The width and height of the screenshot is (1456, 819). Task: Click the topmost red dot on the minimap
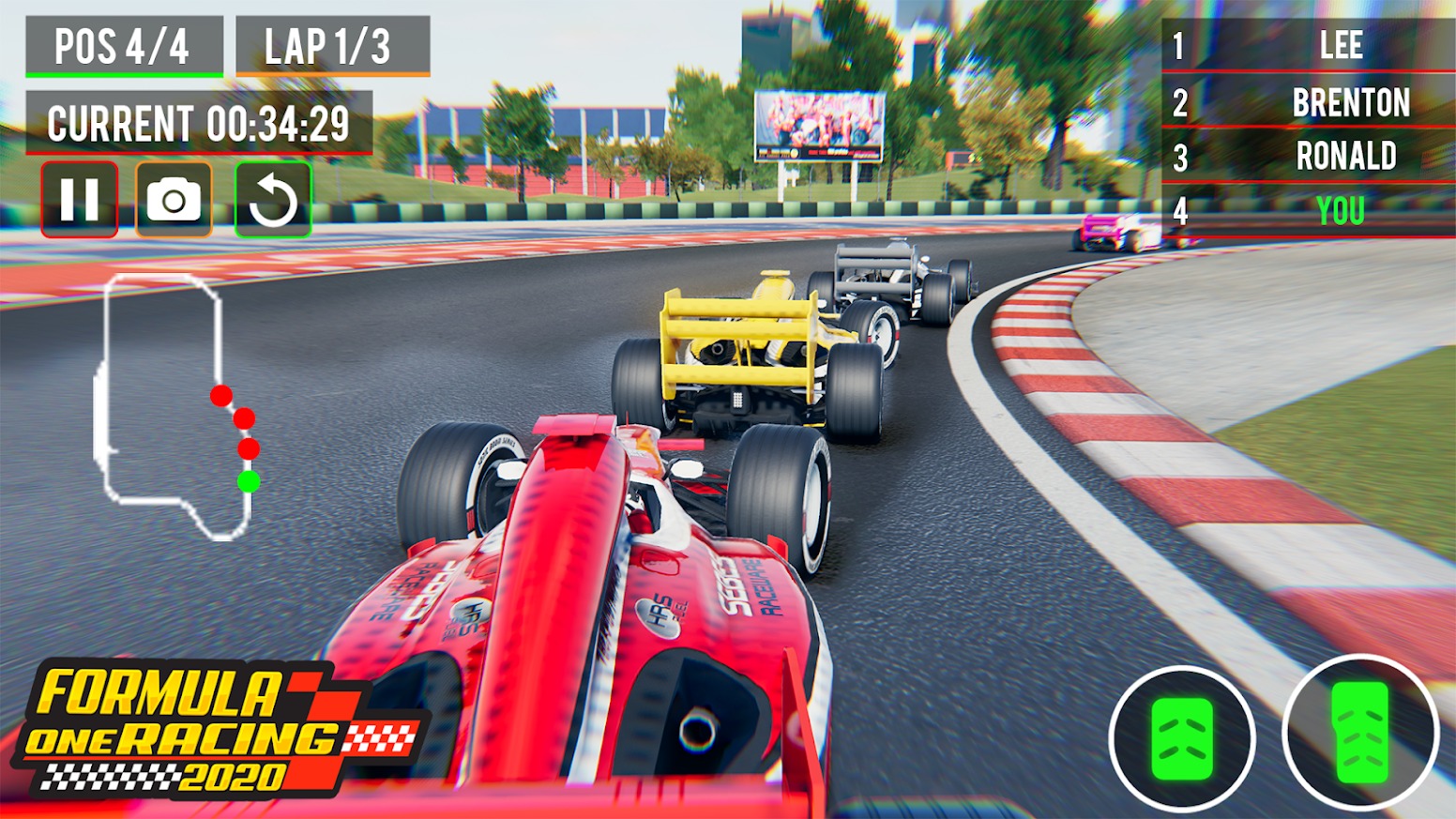223,395
